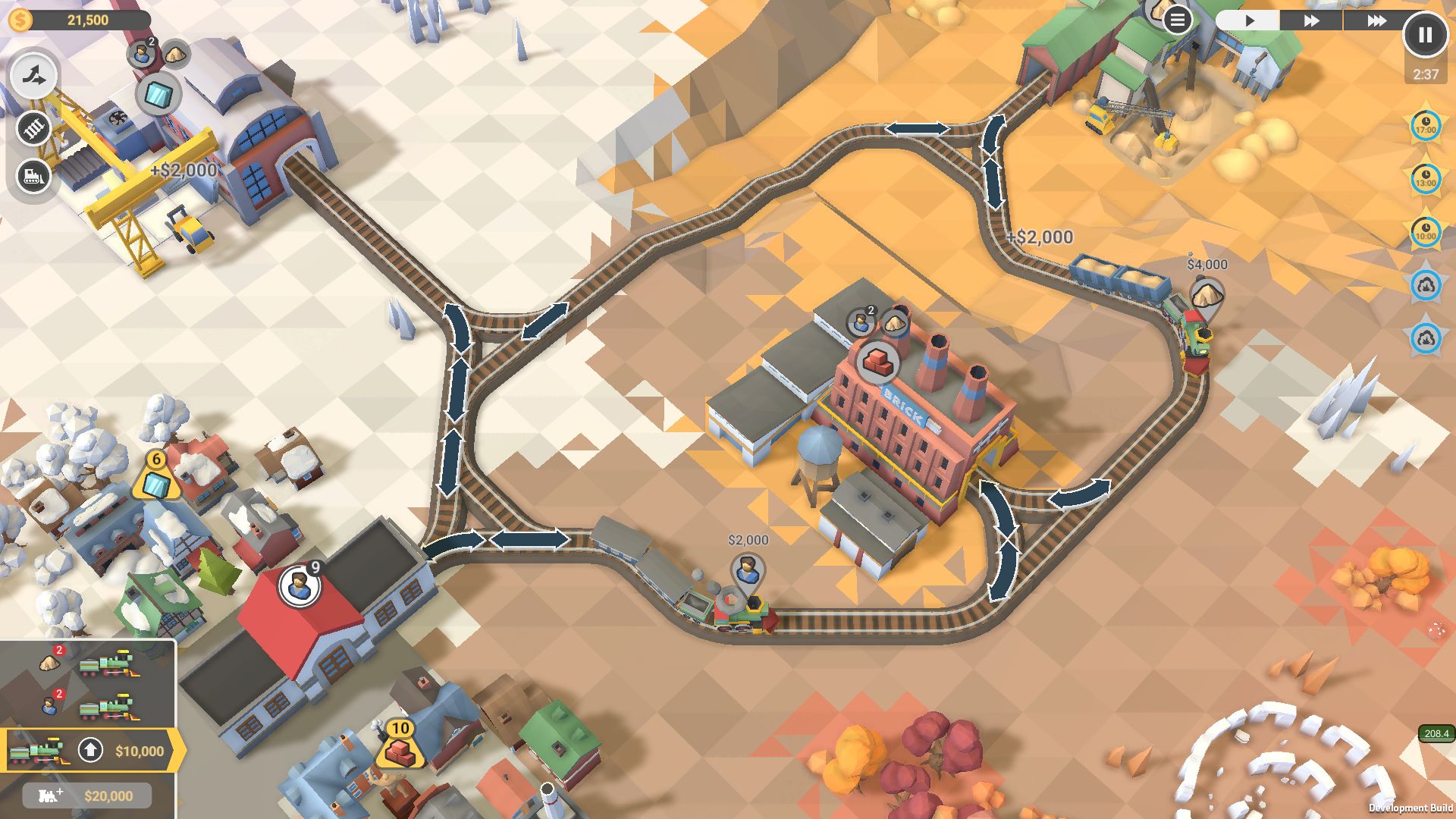Image resolution: width=1456 pixels, height=819 pixels.
Task: Set game speed to normal play
Action: pyautogui.click(x=1249, y=20)
